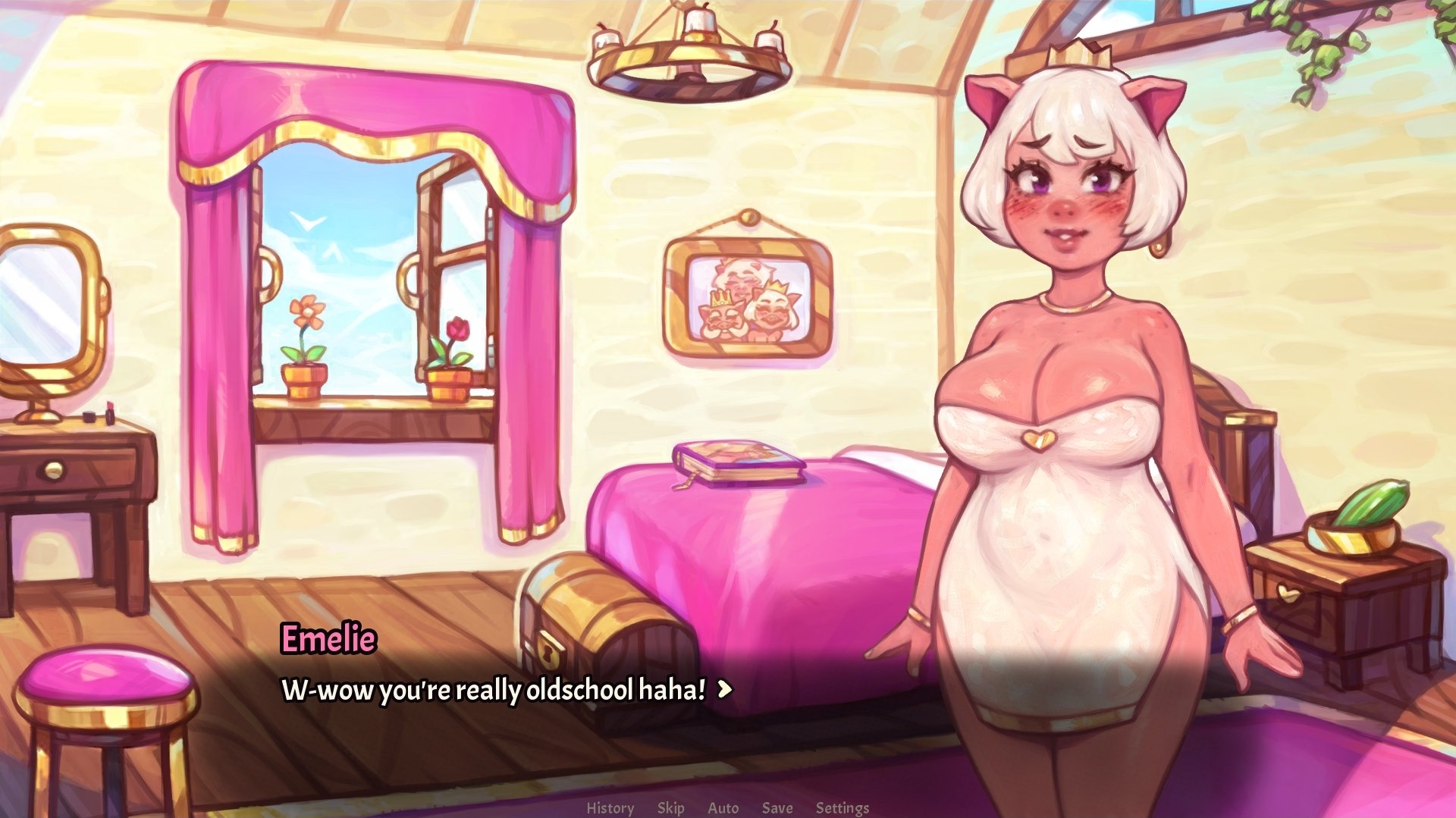This screenshot has width=1456, height=818.
Task: Open the Settings menu
Action: (842, 808)
